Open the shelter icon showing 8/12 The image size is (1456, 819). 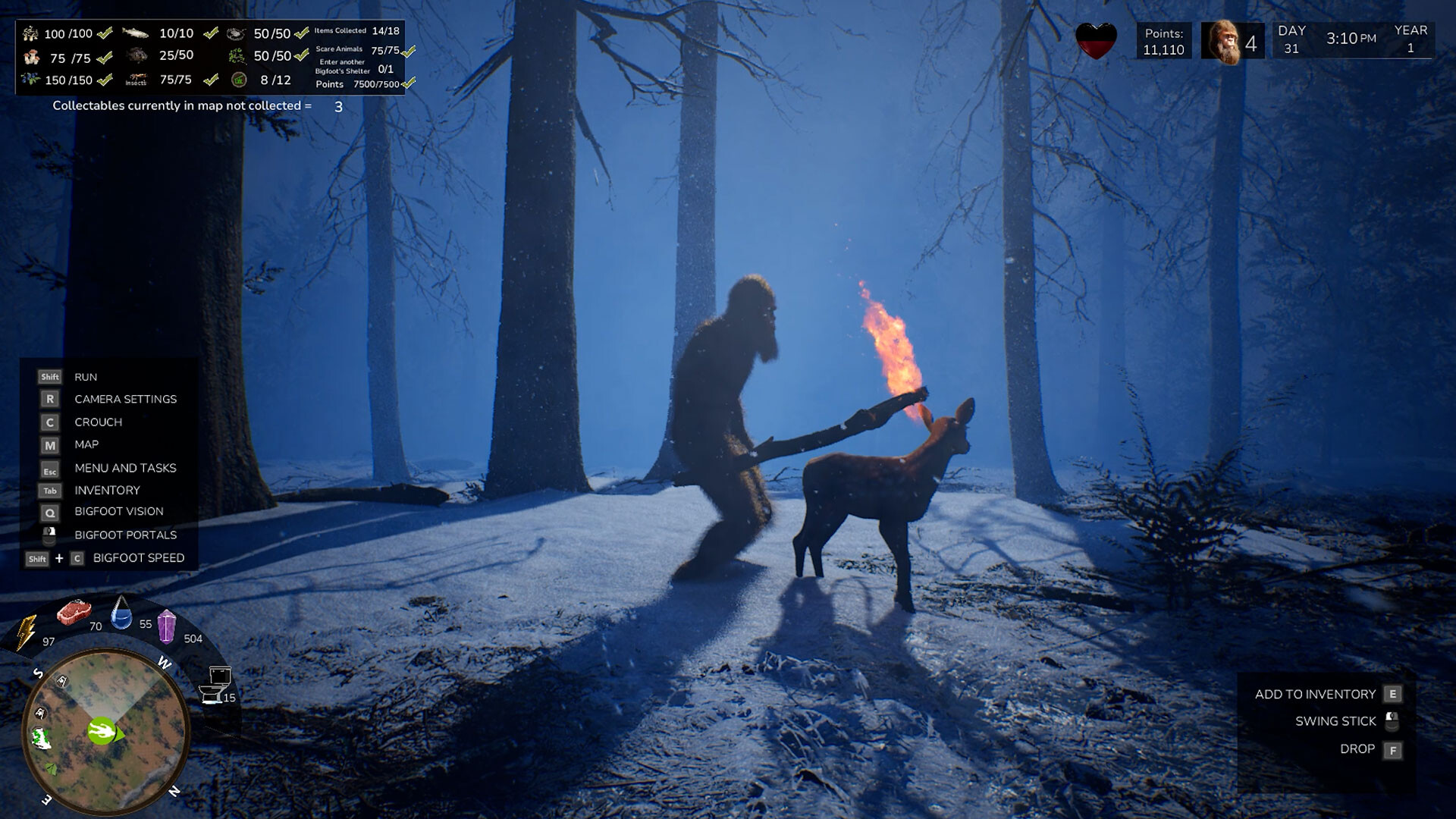pyautogui.click(x=239, y=79)
